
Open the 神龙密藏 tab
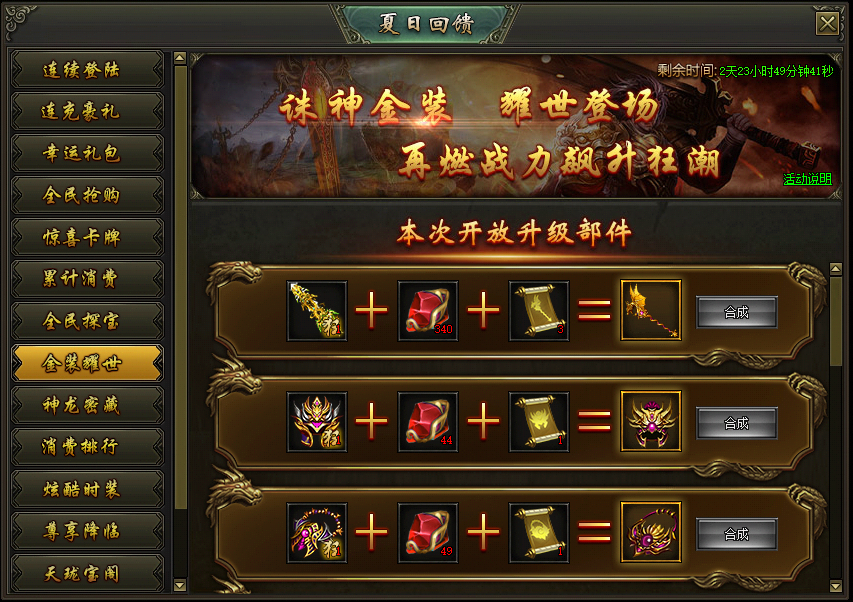pos(87,406)
